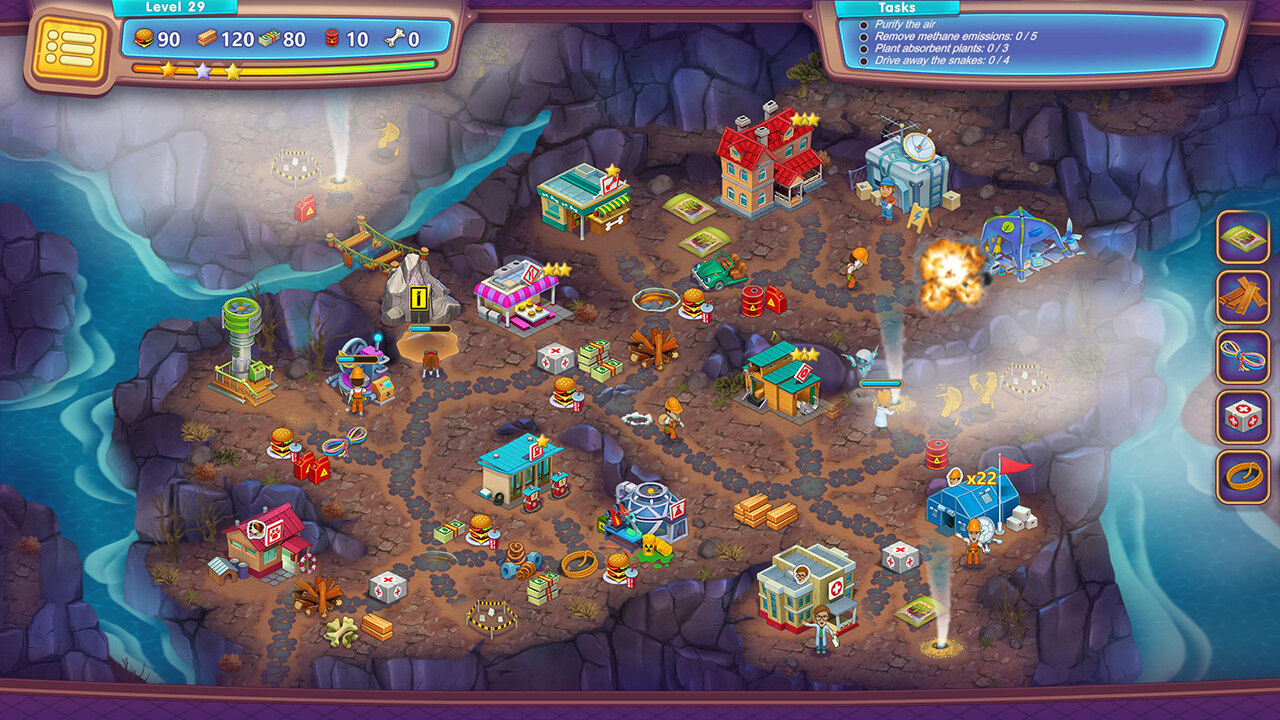
Task: Pick the colorful rope bundle icon
Action: (1243, 357)
